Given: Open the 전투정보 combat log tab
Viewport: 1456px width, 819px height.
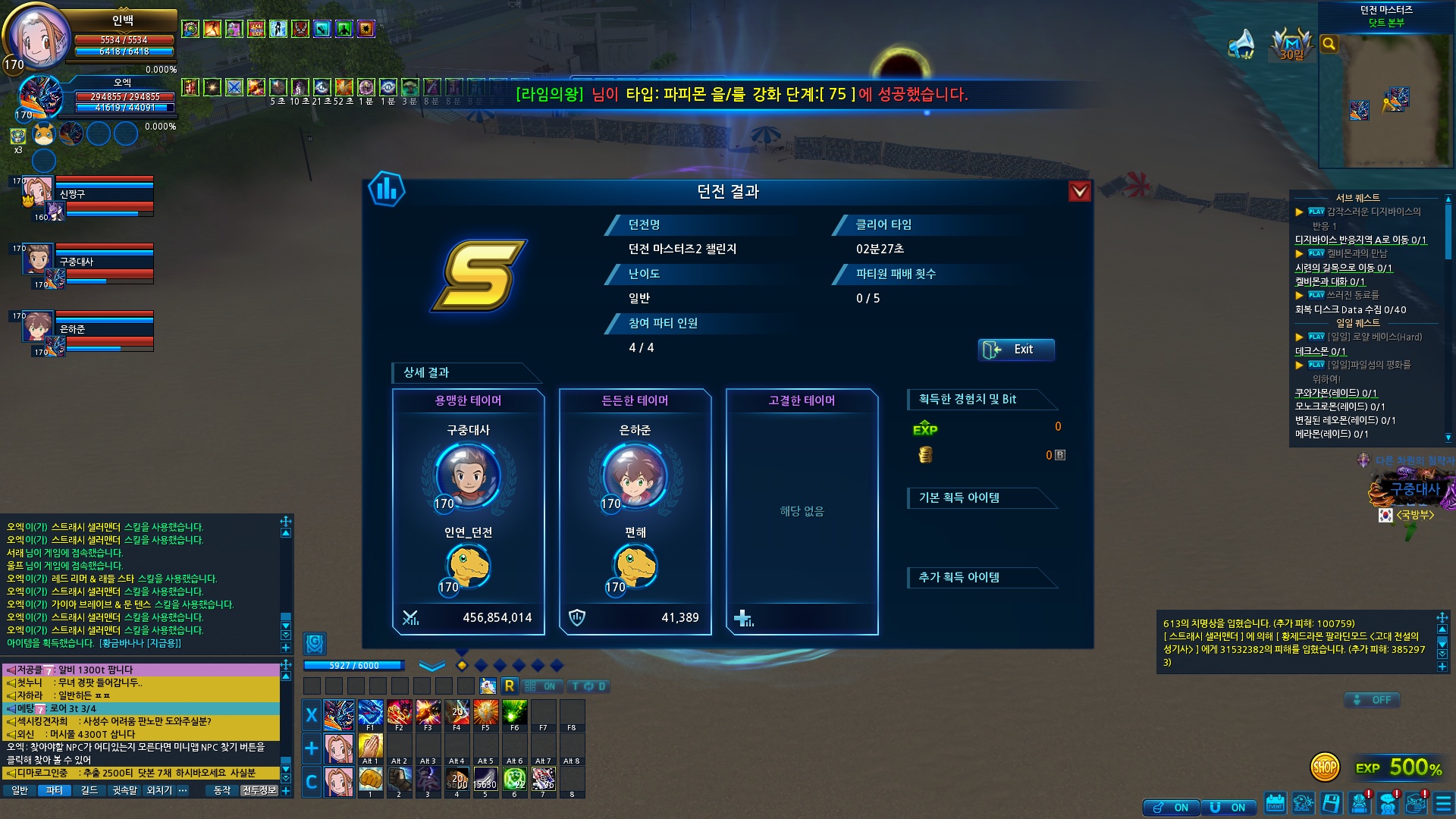Looking at the screenshot, I should click(259, 790).
